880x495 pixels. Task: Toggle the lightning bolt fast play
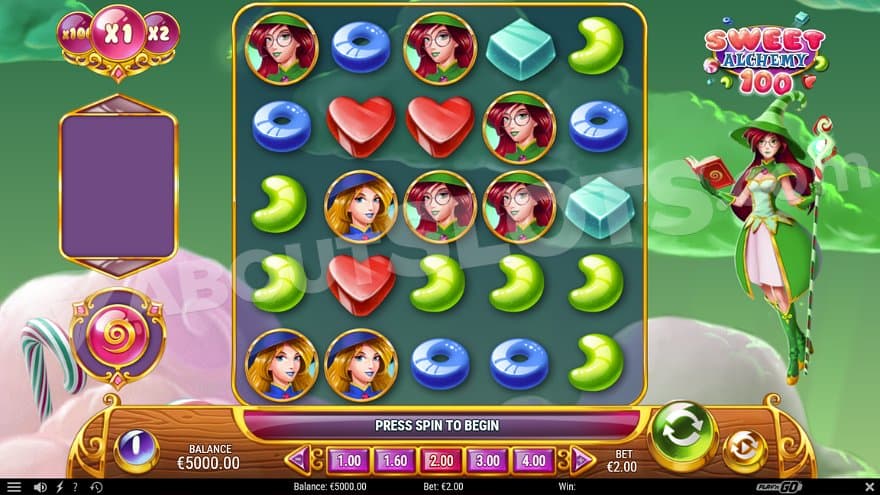[58, 487]
